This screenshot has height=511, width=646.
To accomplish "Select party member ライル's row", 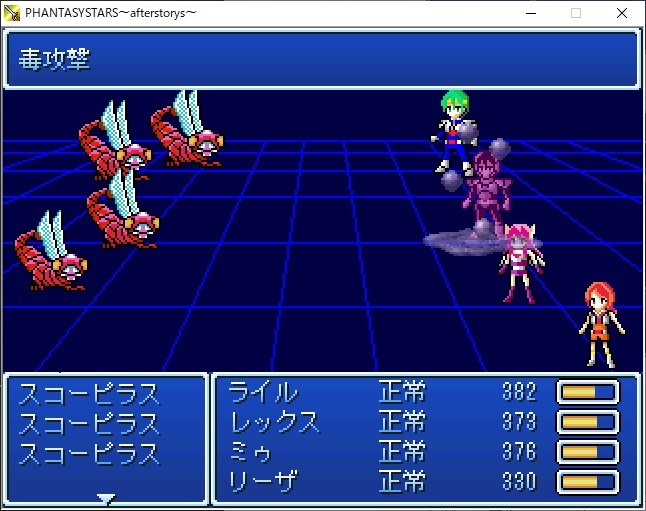I will coord(264,391).
